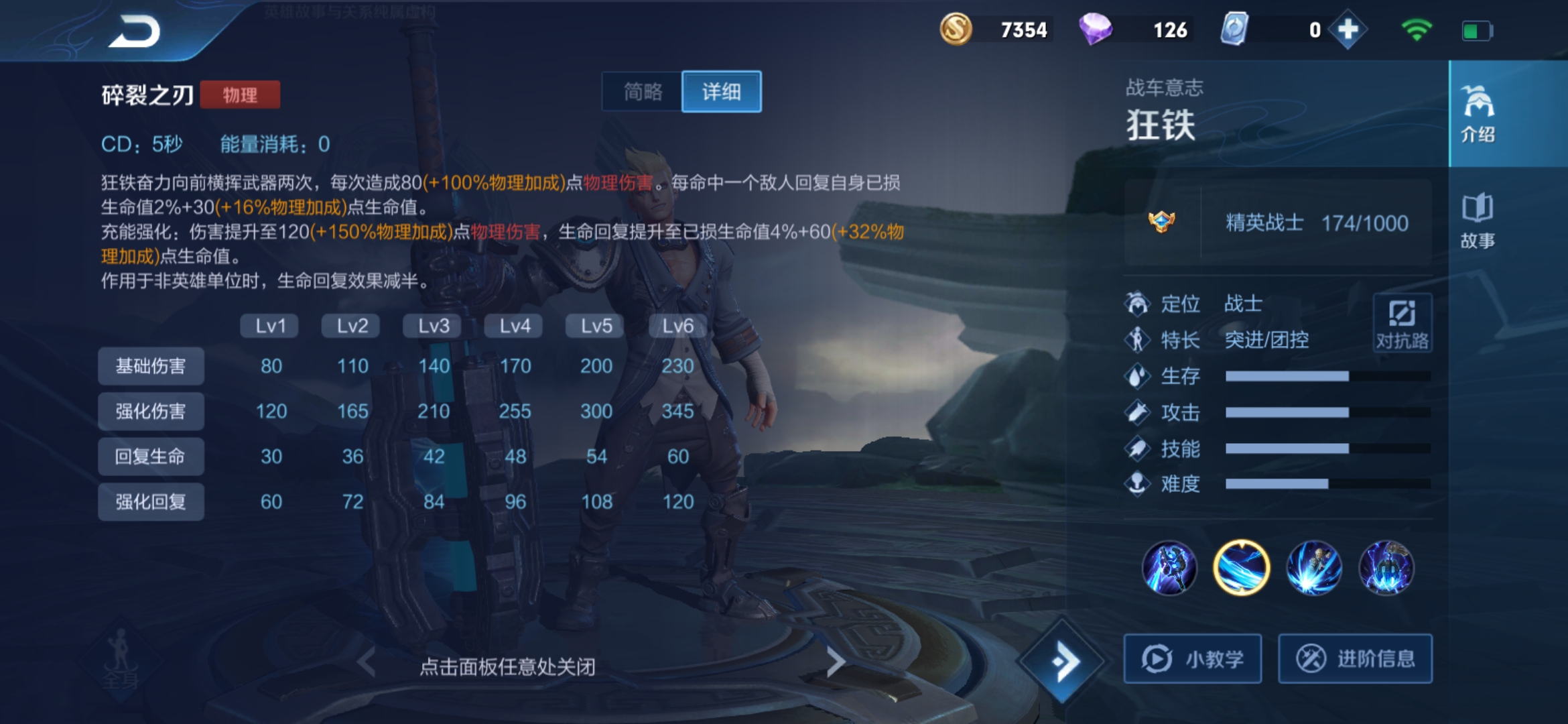Open 进阶信息 advanced info

1355,658
